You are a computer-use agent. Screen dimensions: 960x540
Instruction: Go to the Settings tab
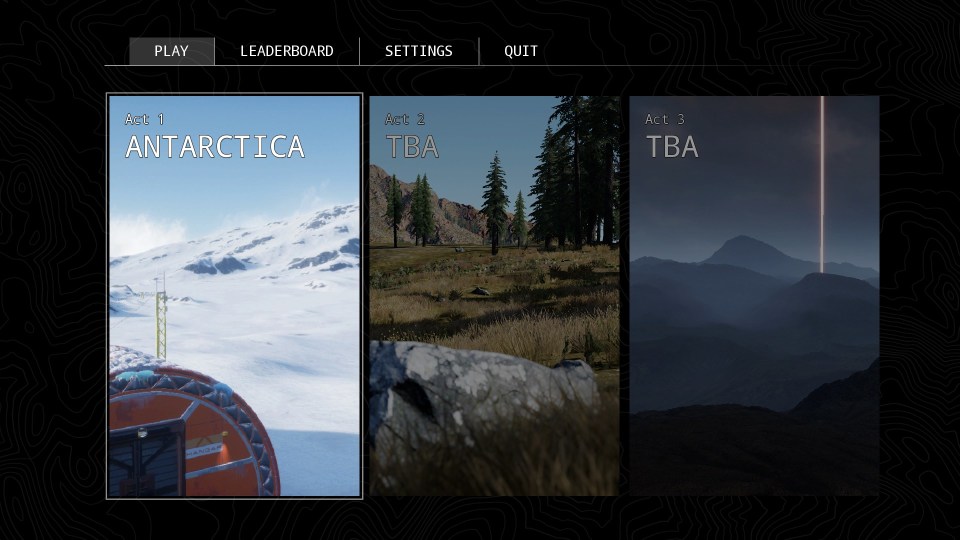pyautogui.click(x=418, y=51)
